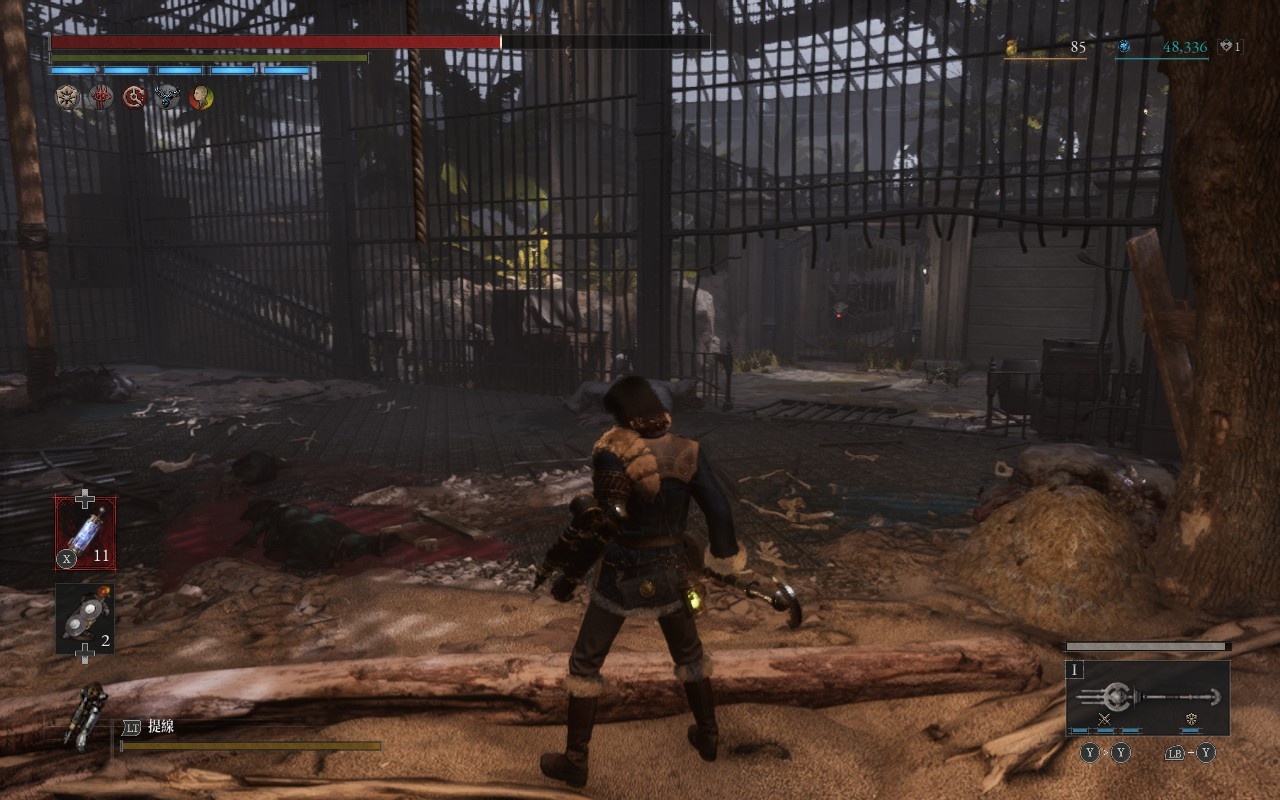Click the red circular arrow status icon

click(x=134, y=97)
